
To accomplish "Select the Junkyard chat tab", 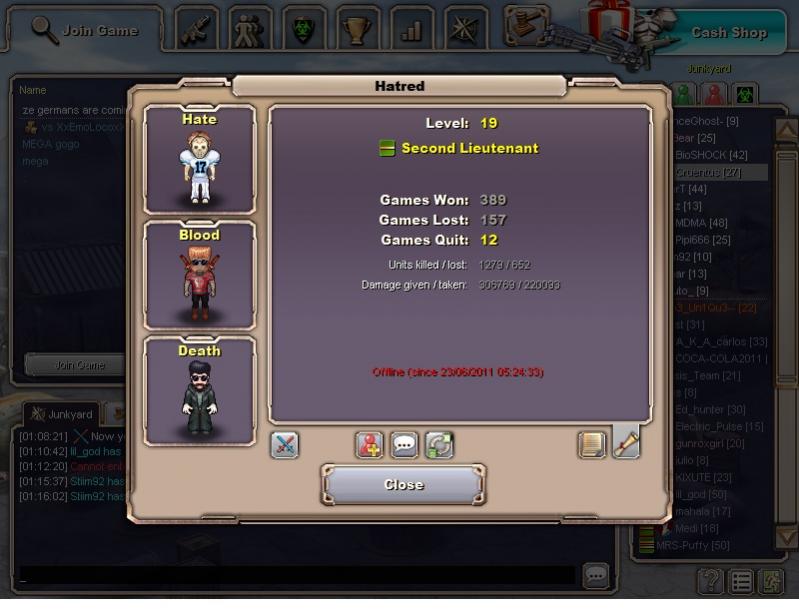I will coord(62,414).
